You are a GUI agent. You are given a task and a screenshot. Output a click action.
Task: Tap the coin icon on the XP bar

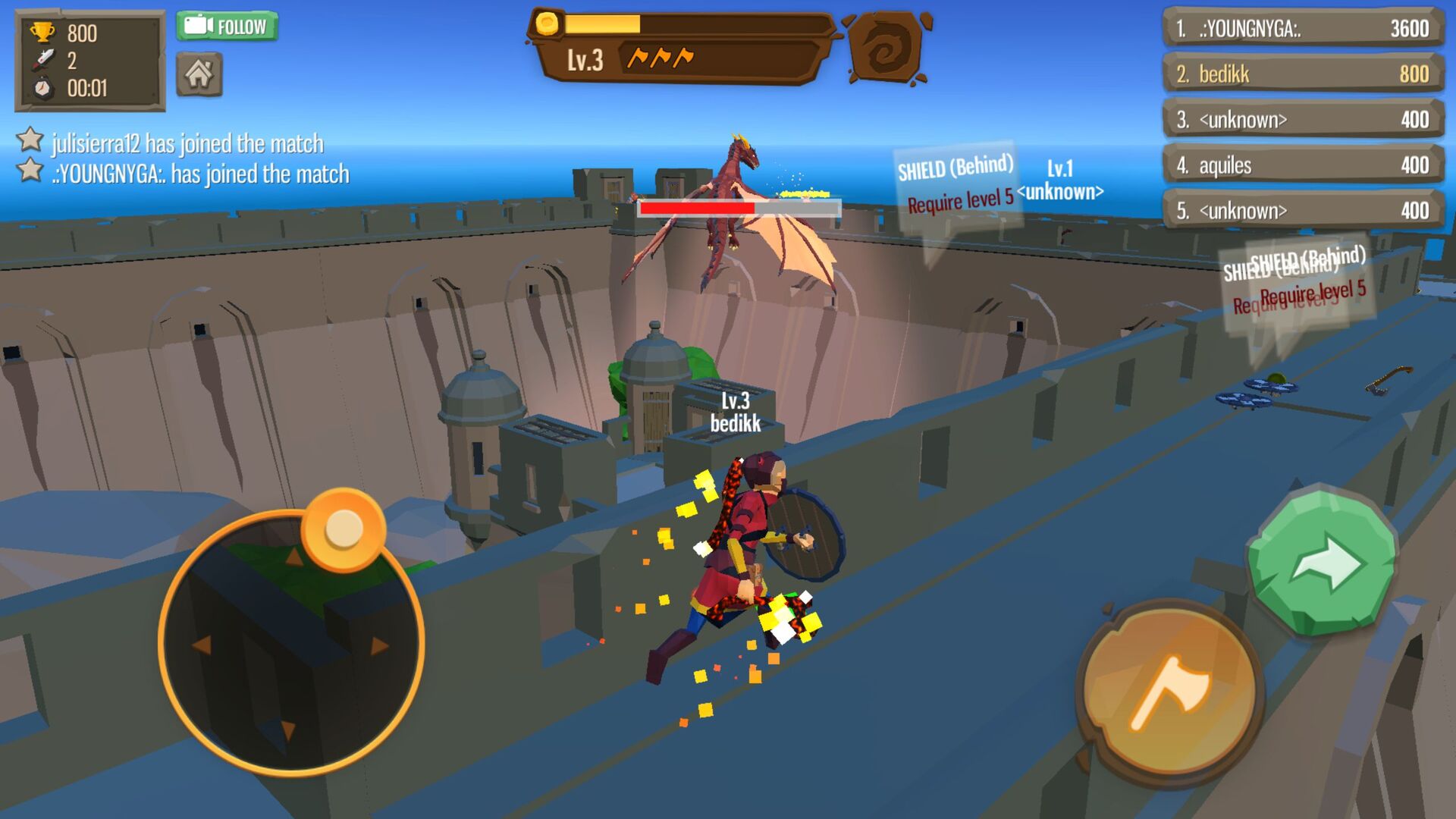click(547, 24)
